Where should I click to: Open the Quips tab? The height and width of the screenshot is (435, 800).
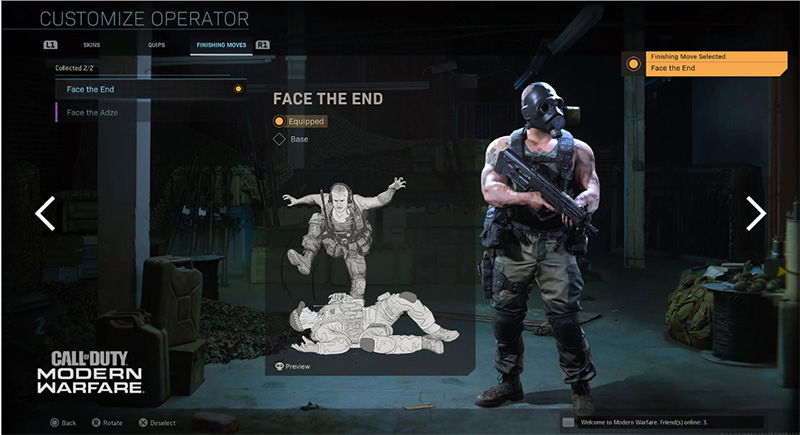pyautogui.click(x=157, y=45)
